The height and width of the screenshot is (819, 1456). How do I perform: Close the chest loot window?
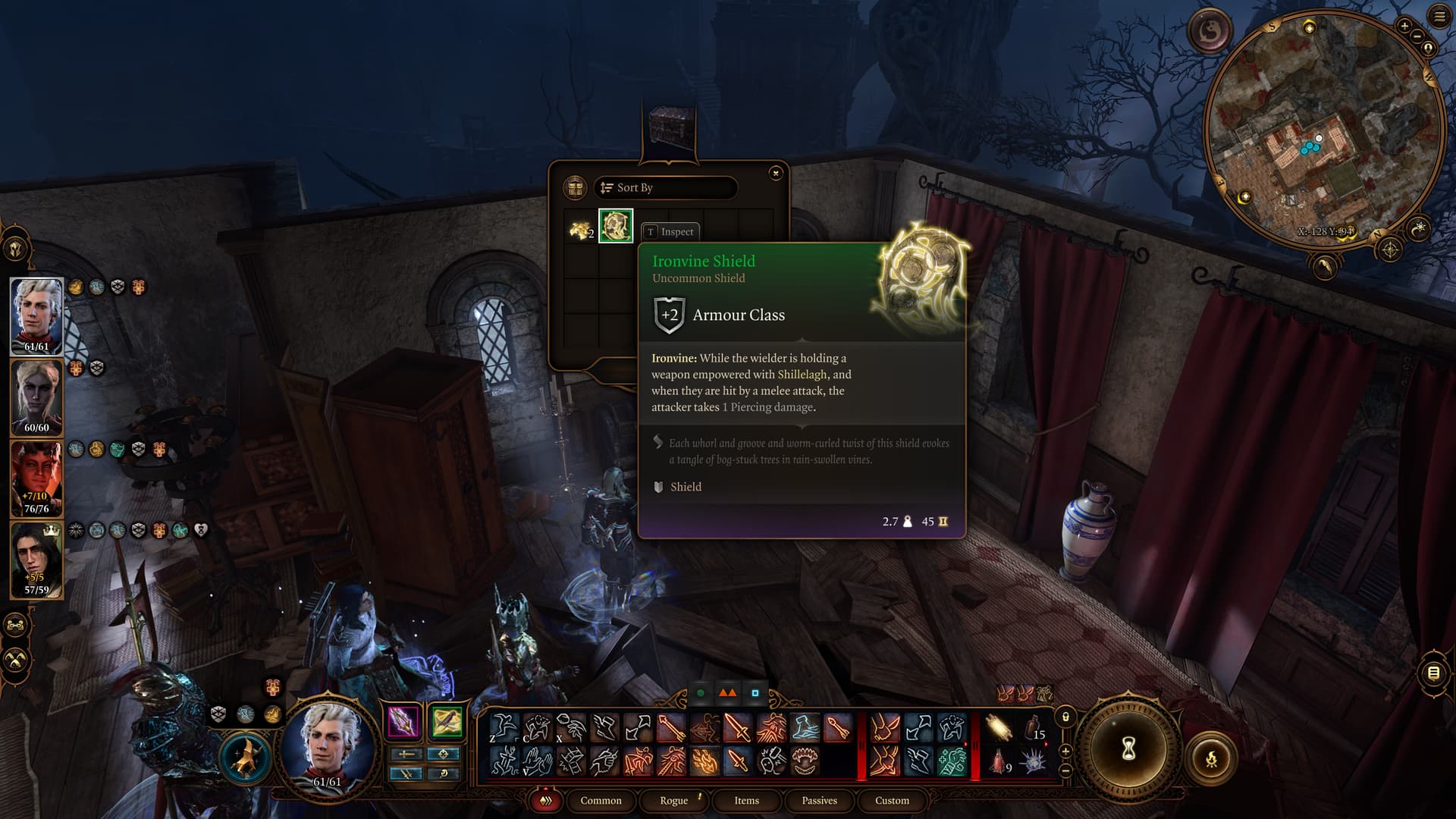coord(775,174)
